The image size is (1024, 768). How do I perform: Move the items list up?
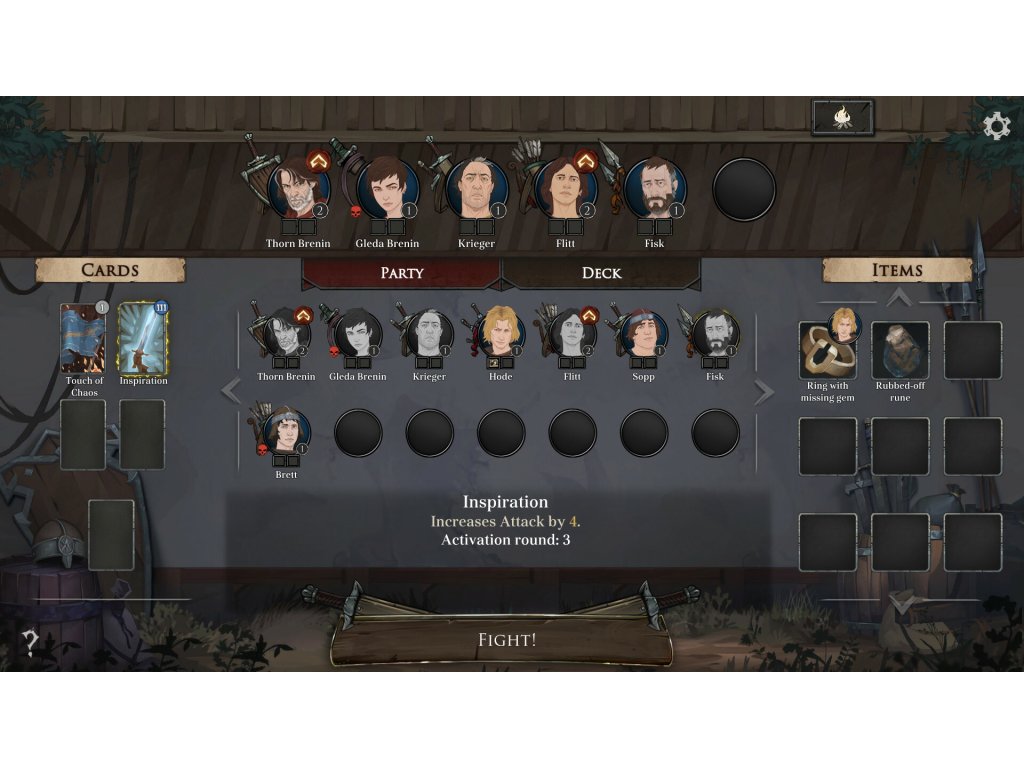899,296
